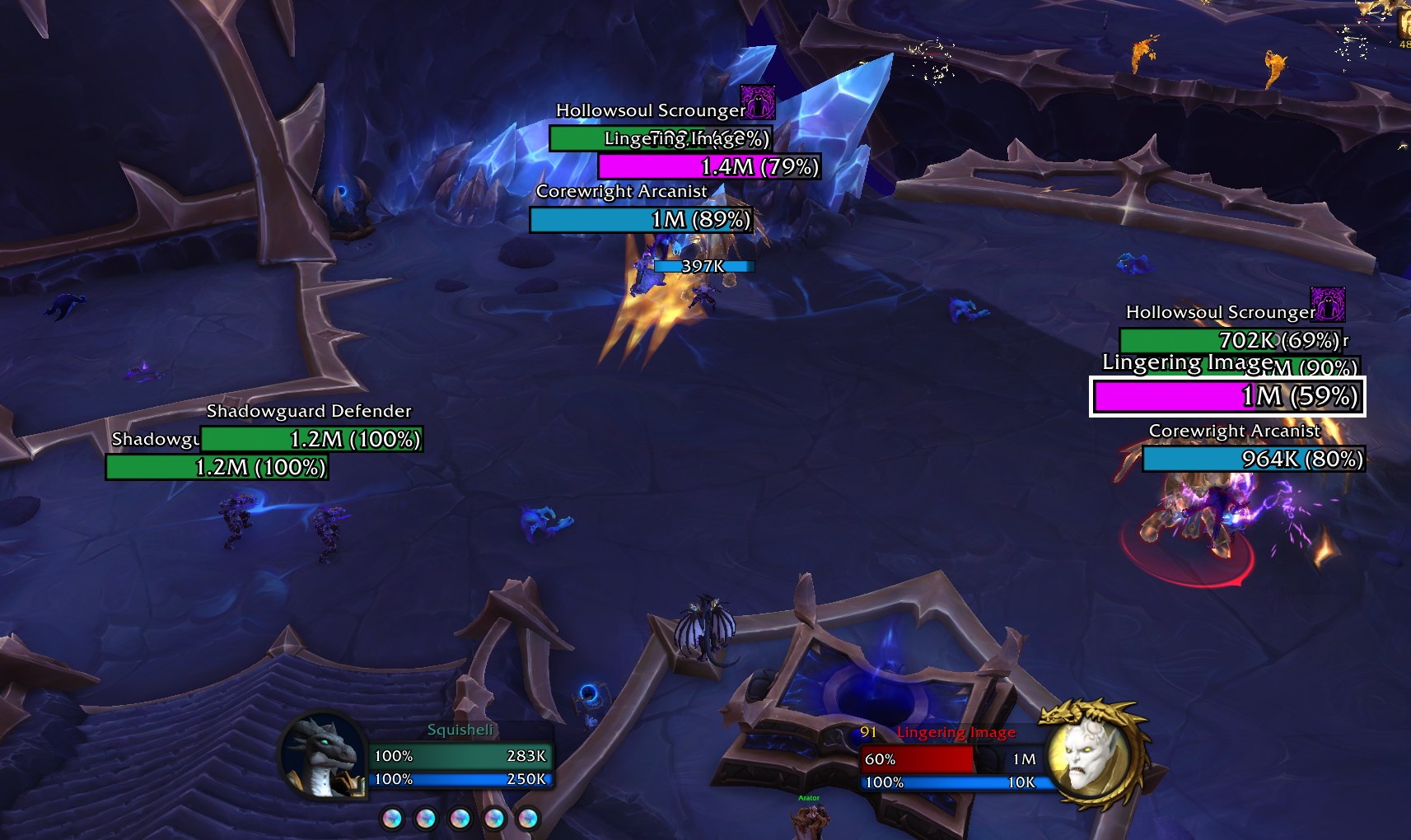Click the right Corewright Arcanist's 964K bar

[x=1251, y=461]
